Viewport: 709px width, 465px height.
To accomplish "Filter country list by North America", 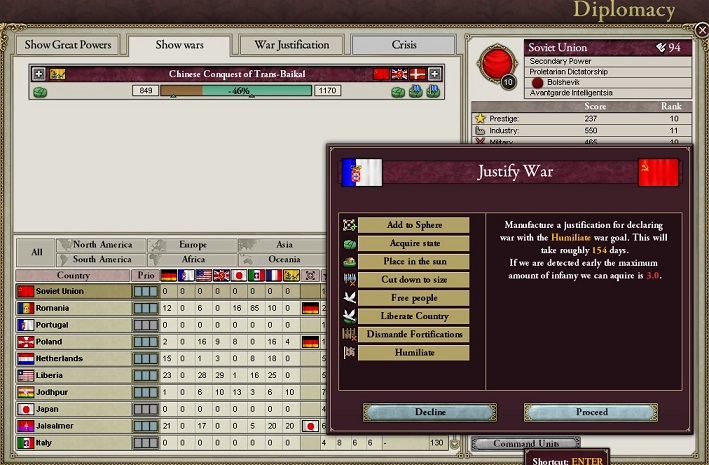I will tap(102, 245).
